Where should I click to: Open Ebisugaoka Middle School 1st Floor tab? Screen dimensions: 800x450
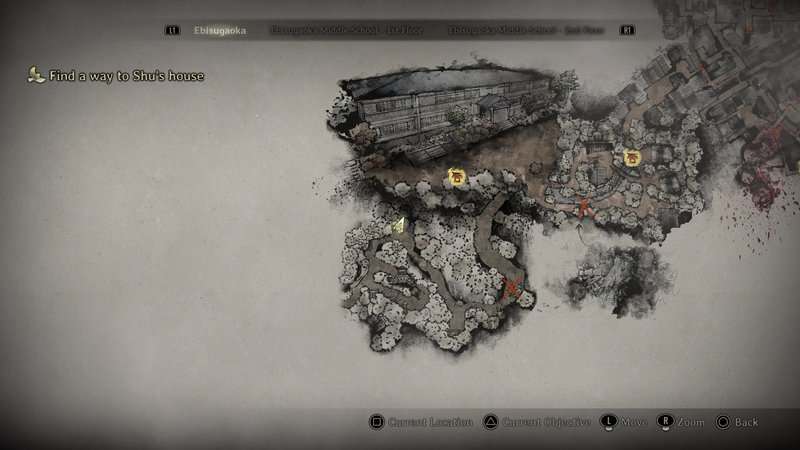coord(347,31)
